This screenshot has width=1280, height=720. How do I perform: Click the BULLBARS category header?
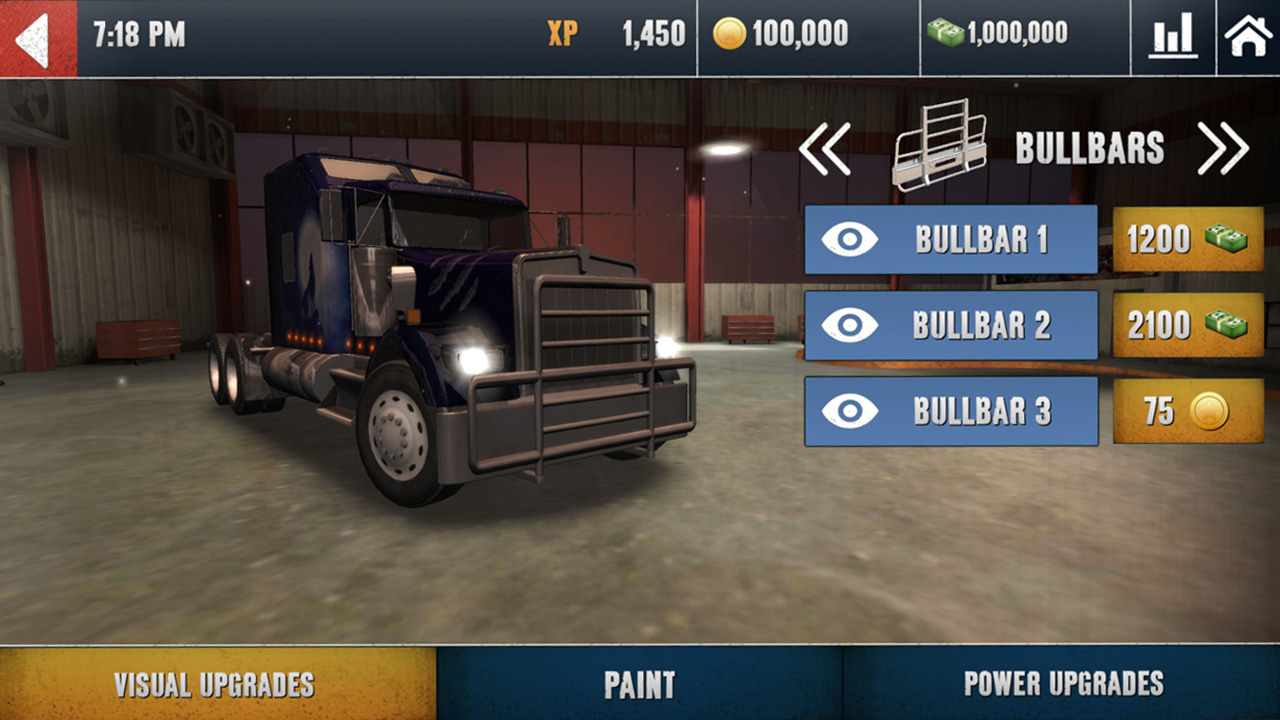point(1088,148)
